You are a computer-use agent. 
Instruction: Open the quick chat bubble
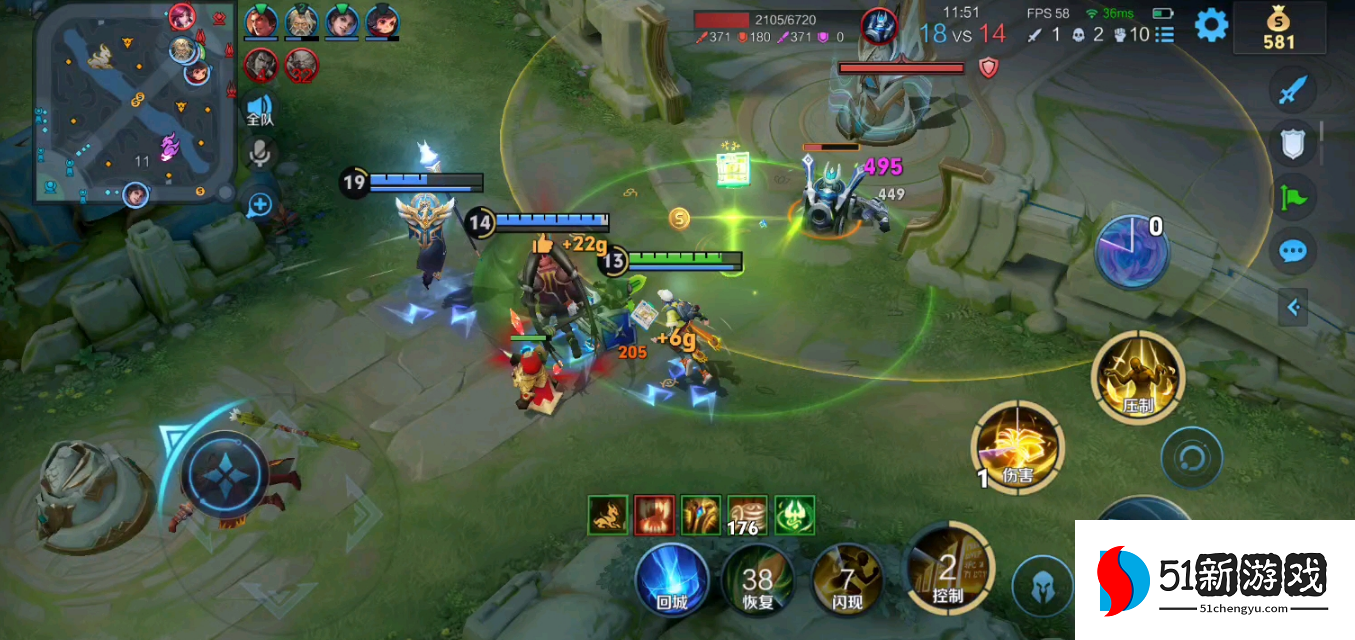tap(1293, 250)
